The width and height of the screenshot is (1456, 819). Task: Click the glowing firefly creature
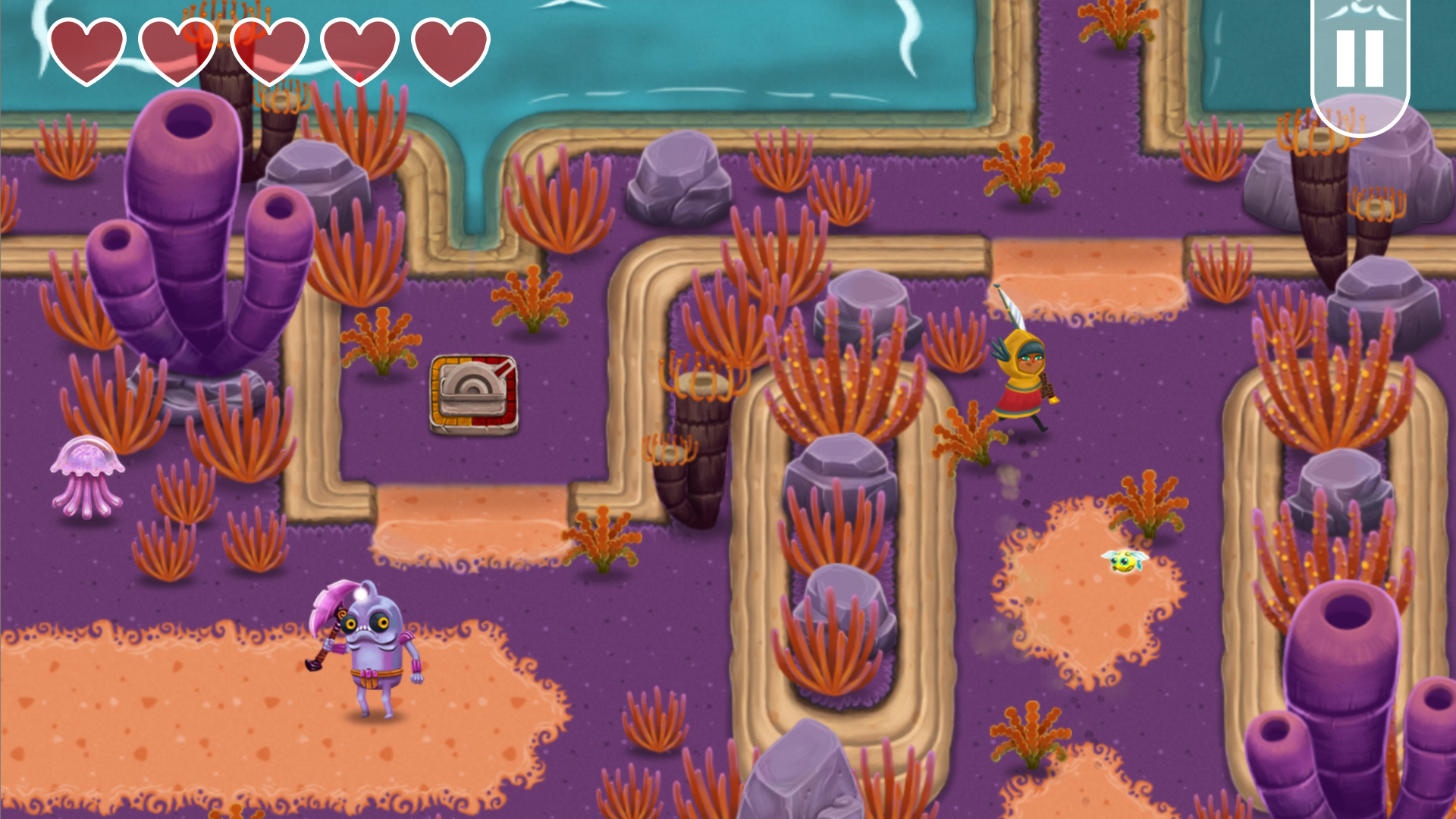1125,560
